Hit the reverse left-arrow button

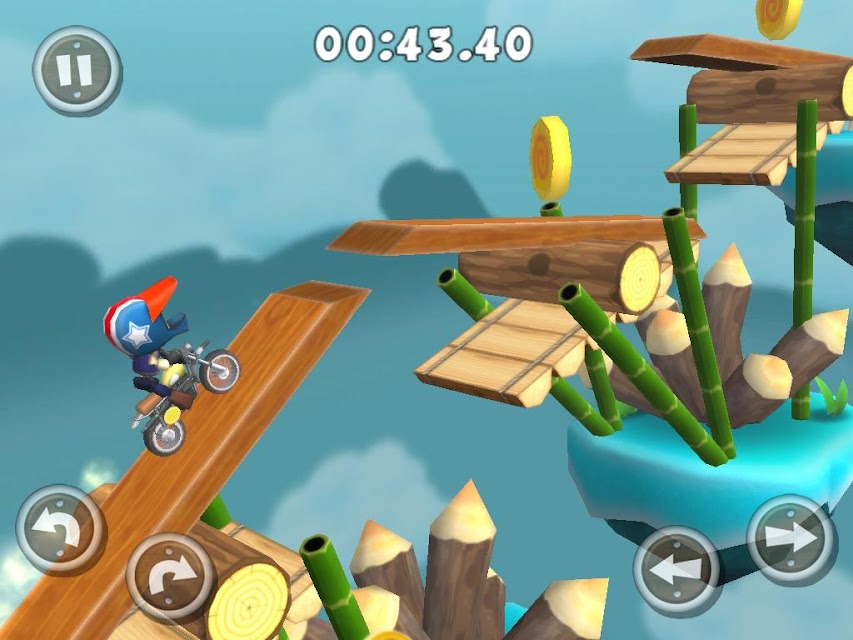677,571
